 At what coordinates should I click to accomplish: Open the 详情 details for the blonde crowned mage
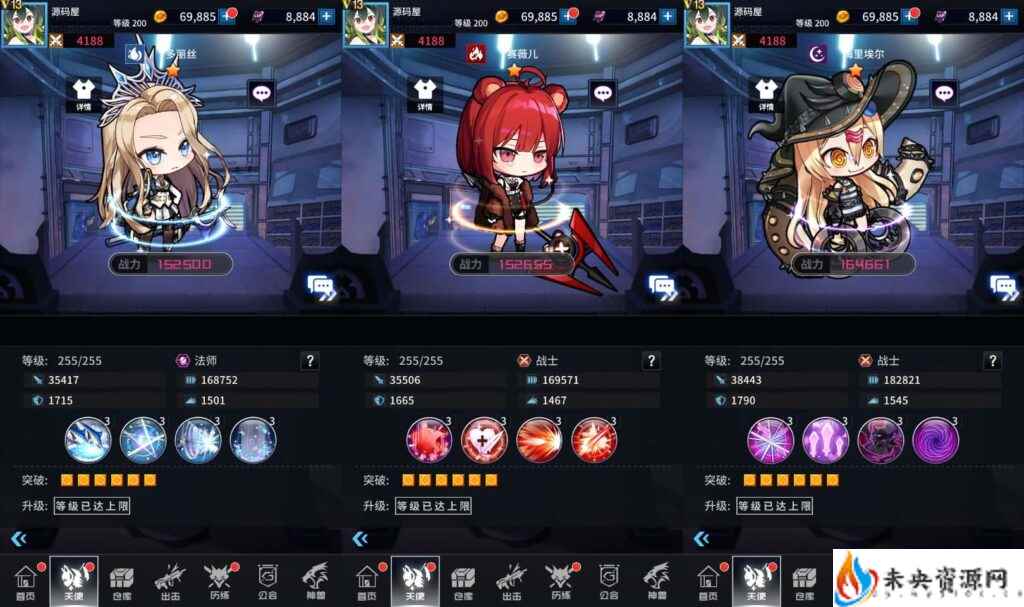click(84, 95)
